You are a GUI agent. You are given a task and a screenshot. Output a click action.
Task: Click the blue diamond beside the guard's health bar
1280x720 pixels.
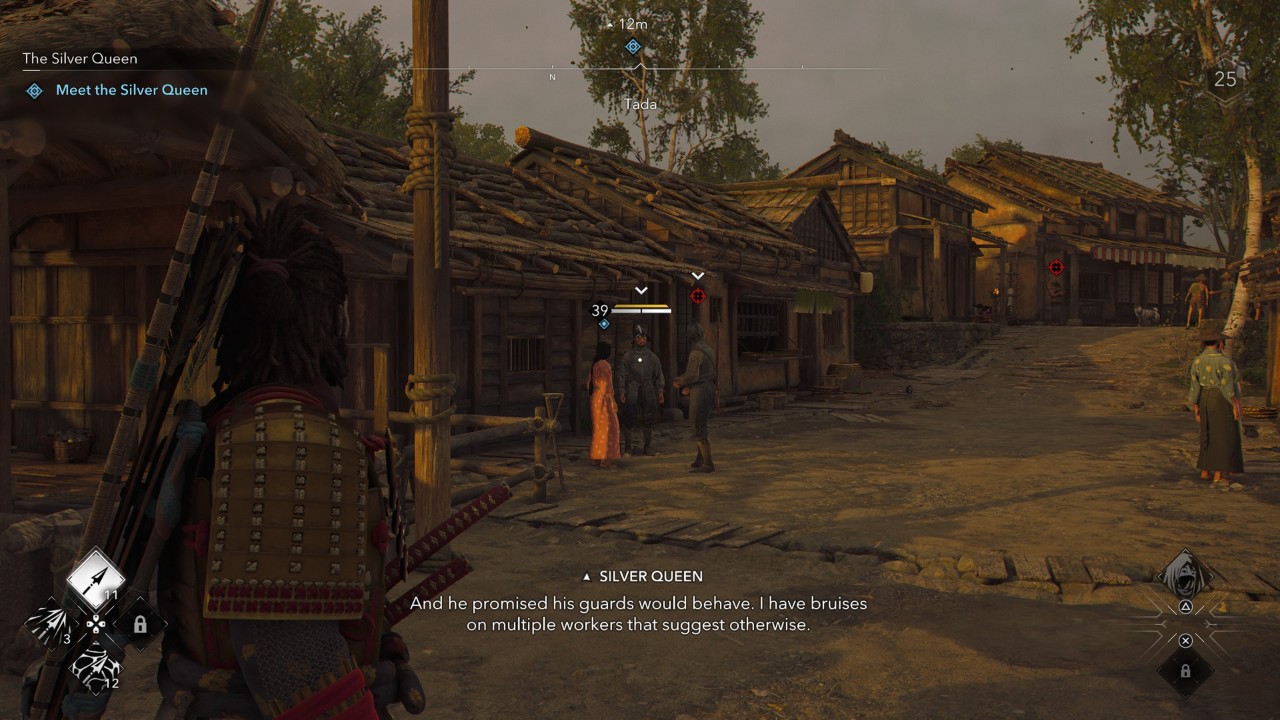coord(604,323)
